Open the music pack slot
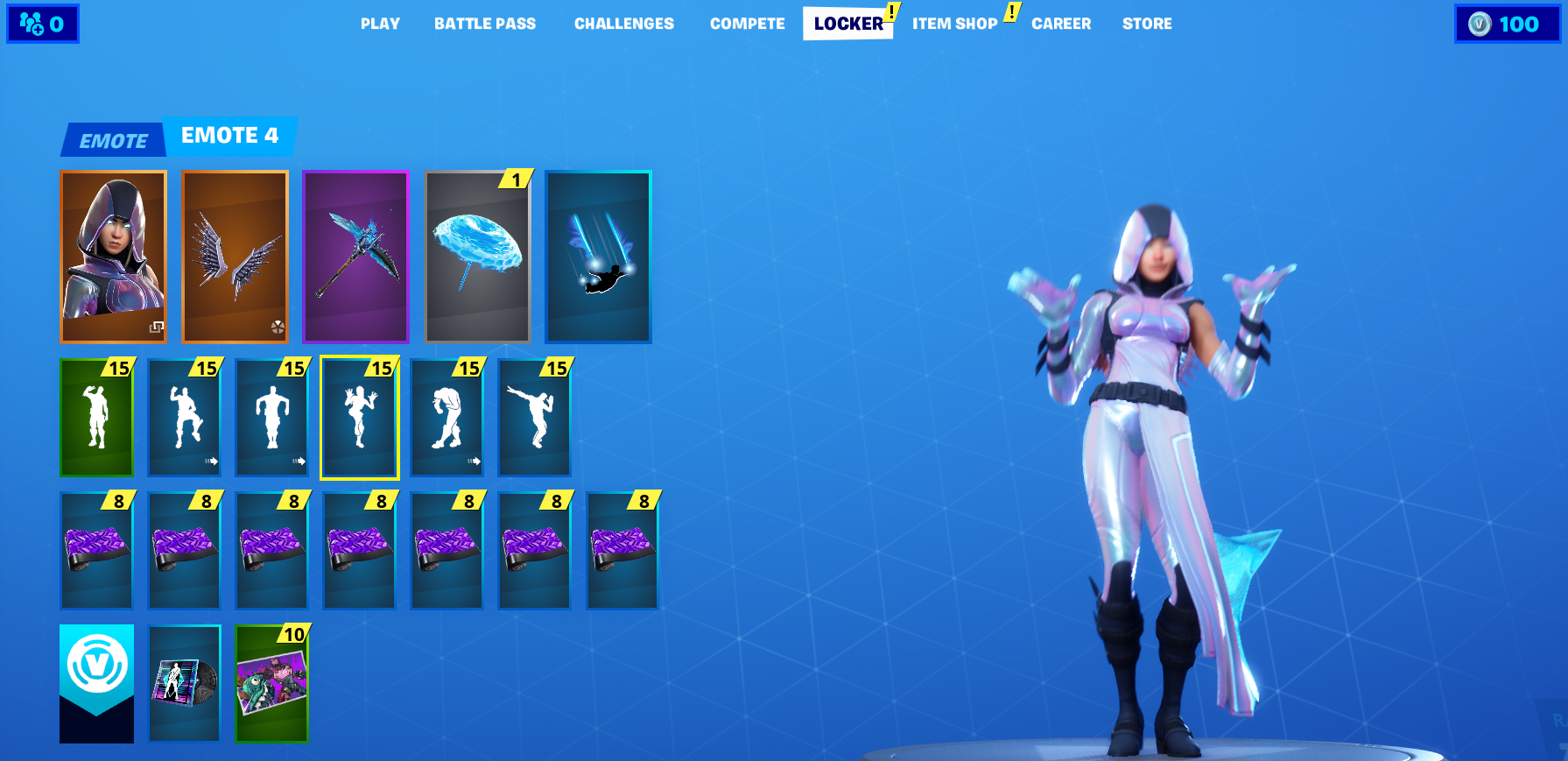The width and height of the screenshot is (1568, 761). 184,684
